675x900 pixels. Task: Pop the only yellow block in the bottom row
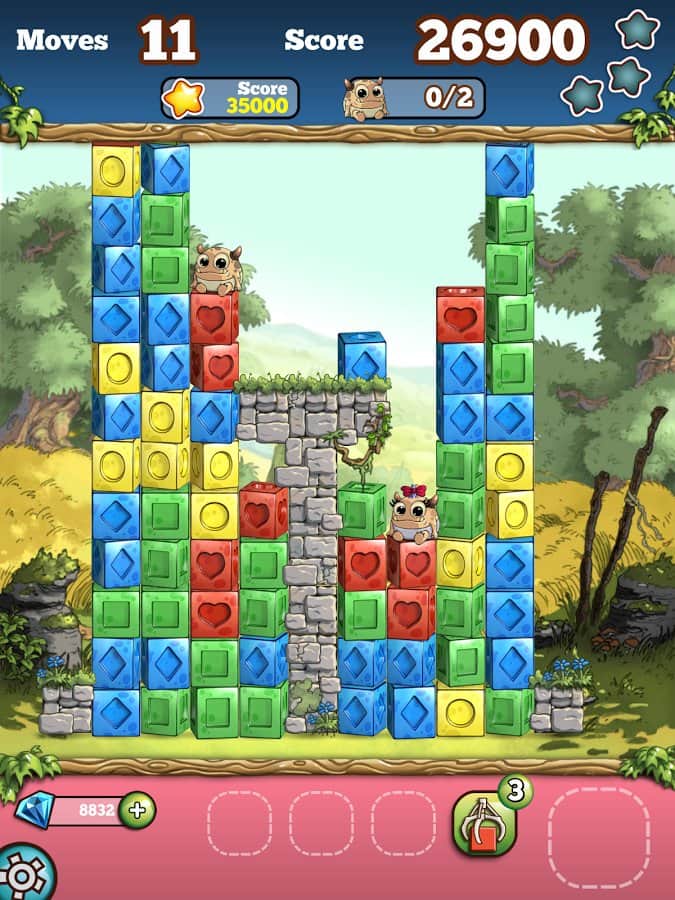pyautogui.click(x=460, y=711)
